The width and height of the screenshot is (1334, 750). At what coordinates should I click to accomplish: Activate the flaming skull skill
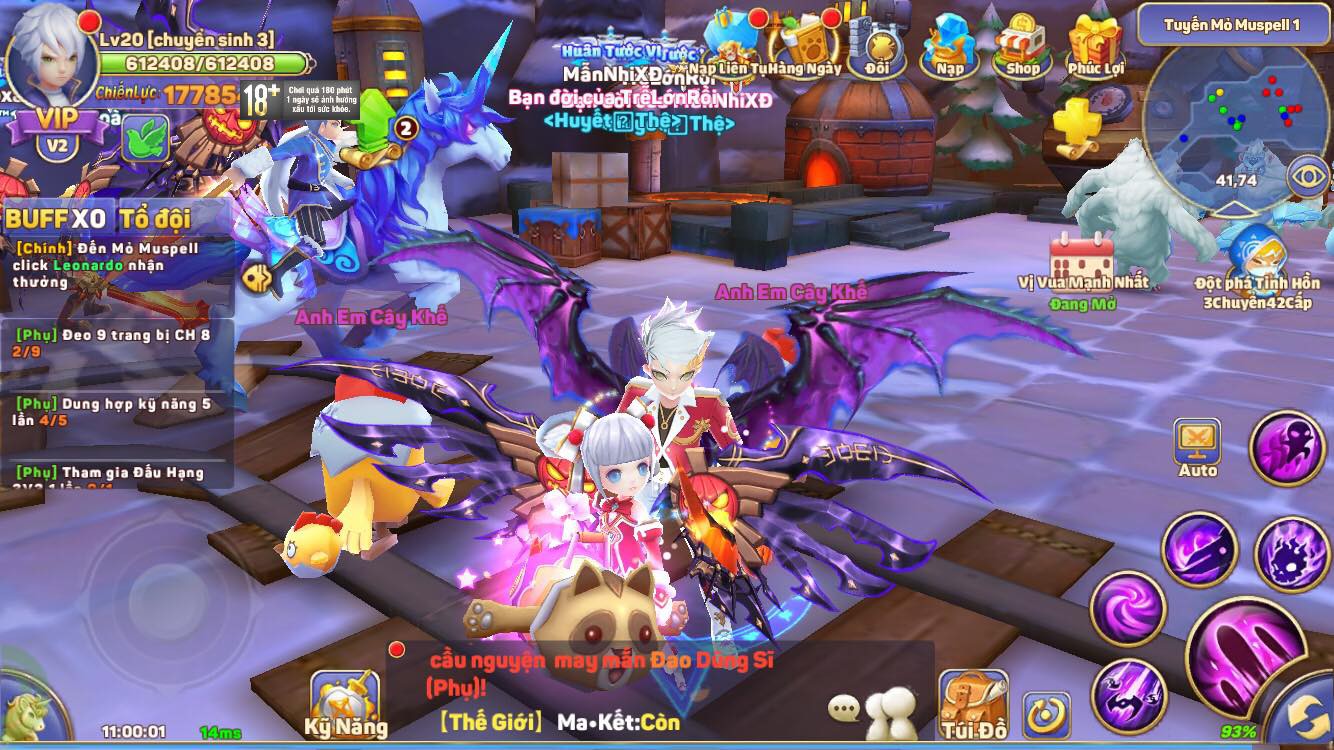(x=1290, y=553)
